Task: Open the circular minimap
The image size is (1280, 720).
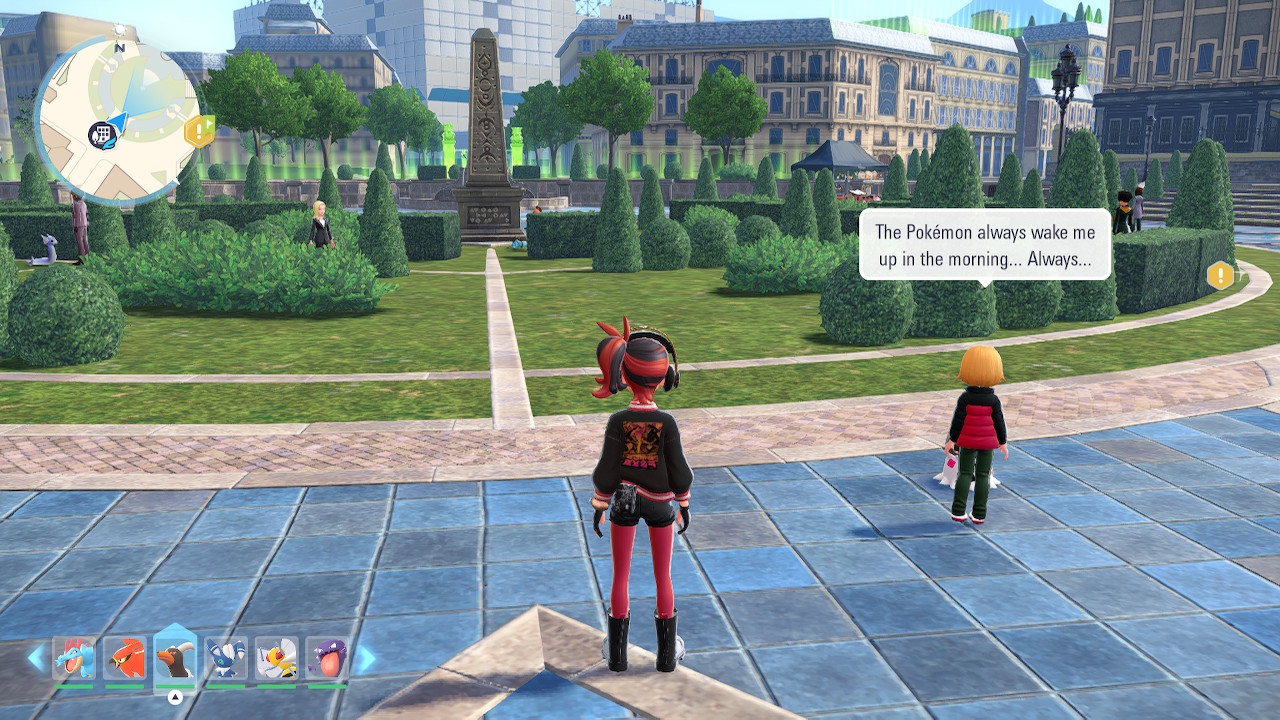Action: click(x=117, y=118)
